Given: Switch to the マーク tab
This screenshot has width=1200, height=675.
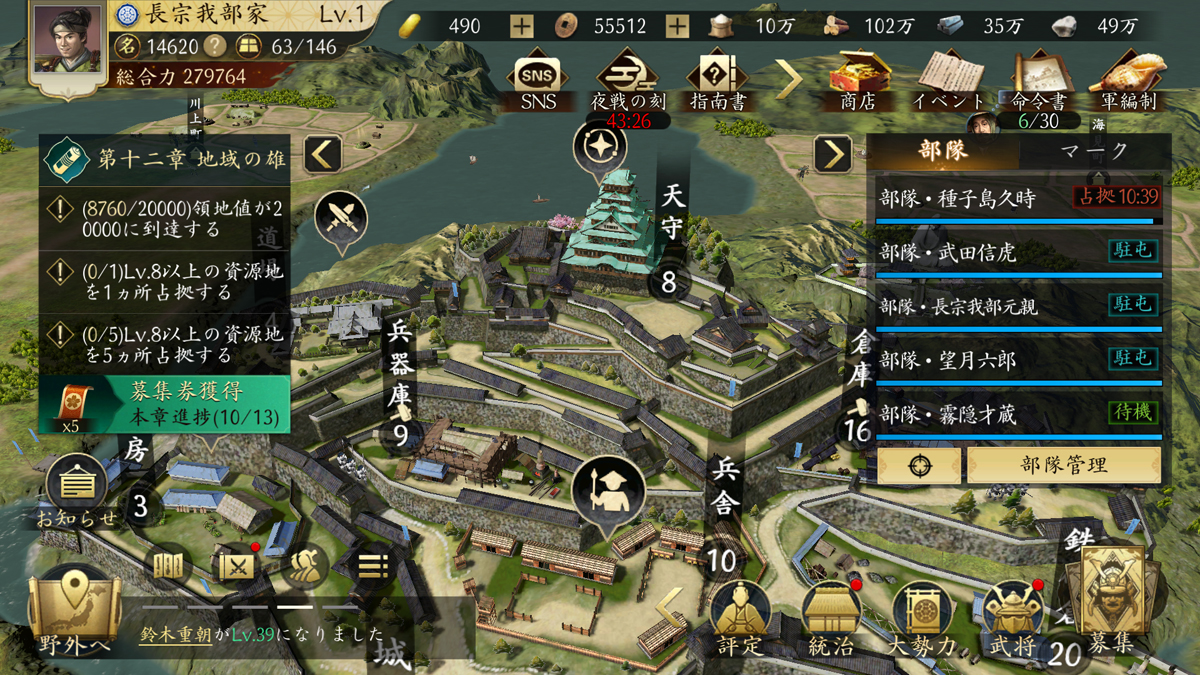Looking at the screenshot, I should pos(1094,151).
